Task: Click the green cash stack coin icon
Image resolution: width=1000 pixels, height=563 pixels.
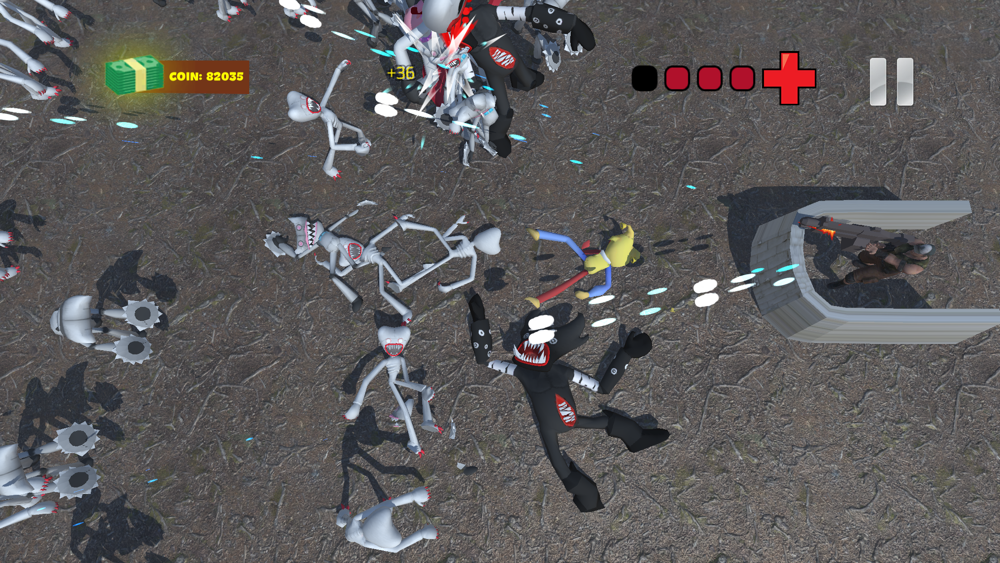Action: [134, 75]
